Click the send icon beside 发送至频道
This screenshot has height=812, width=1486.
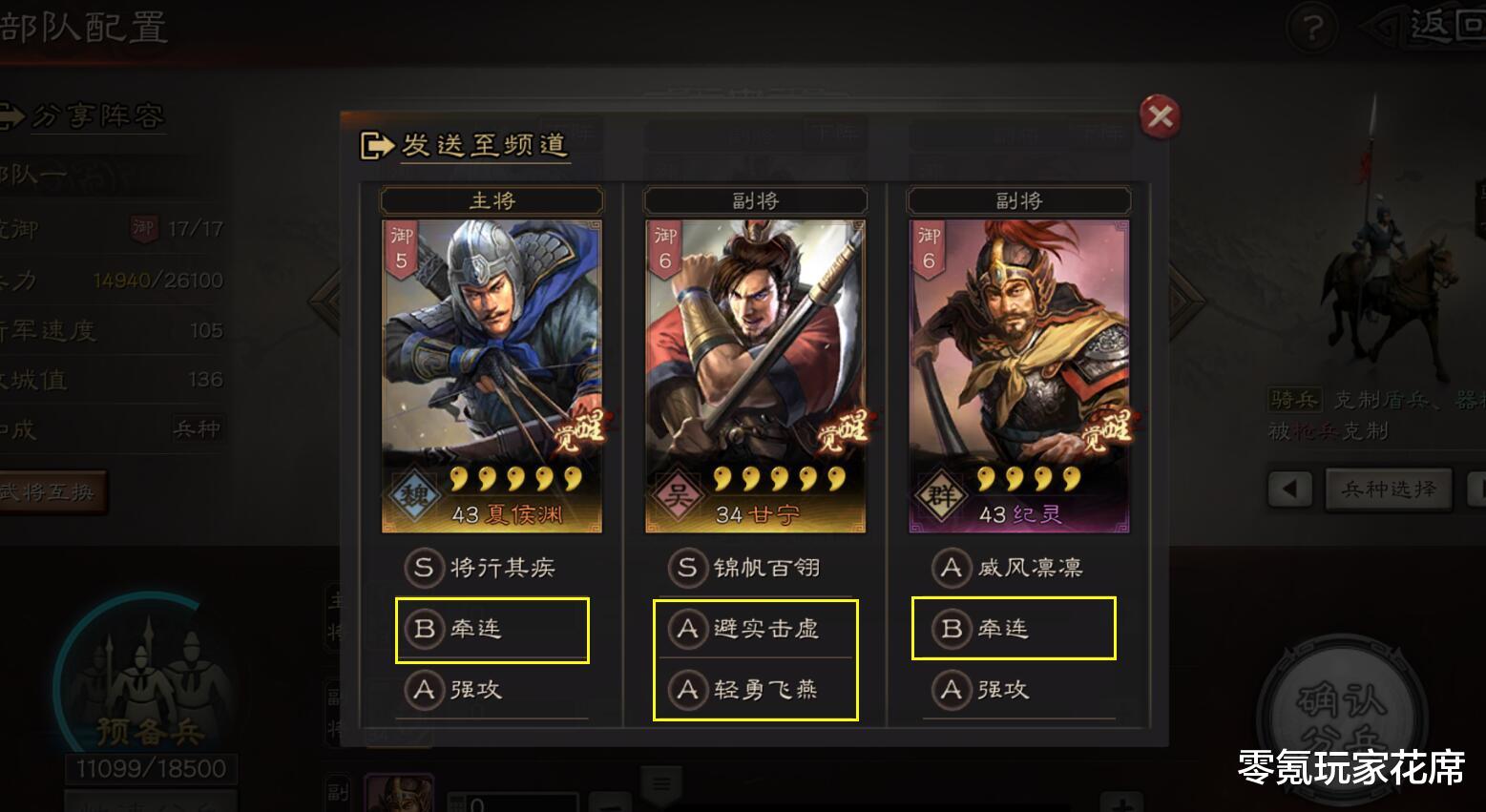[378, 143]
